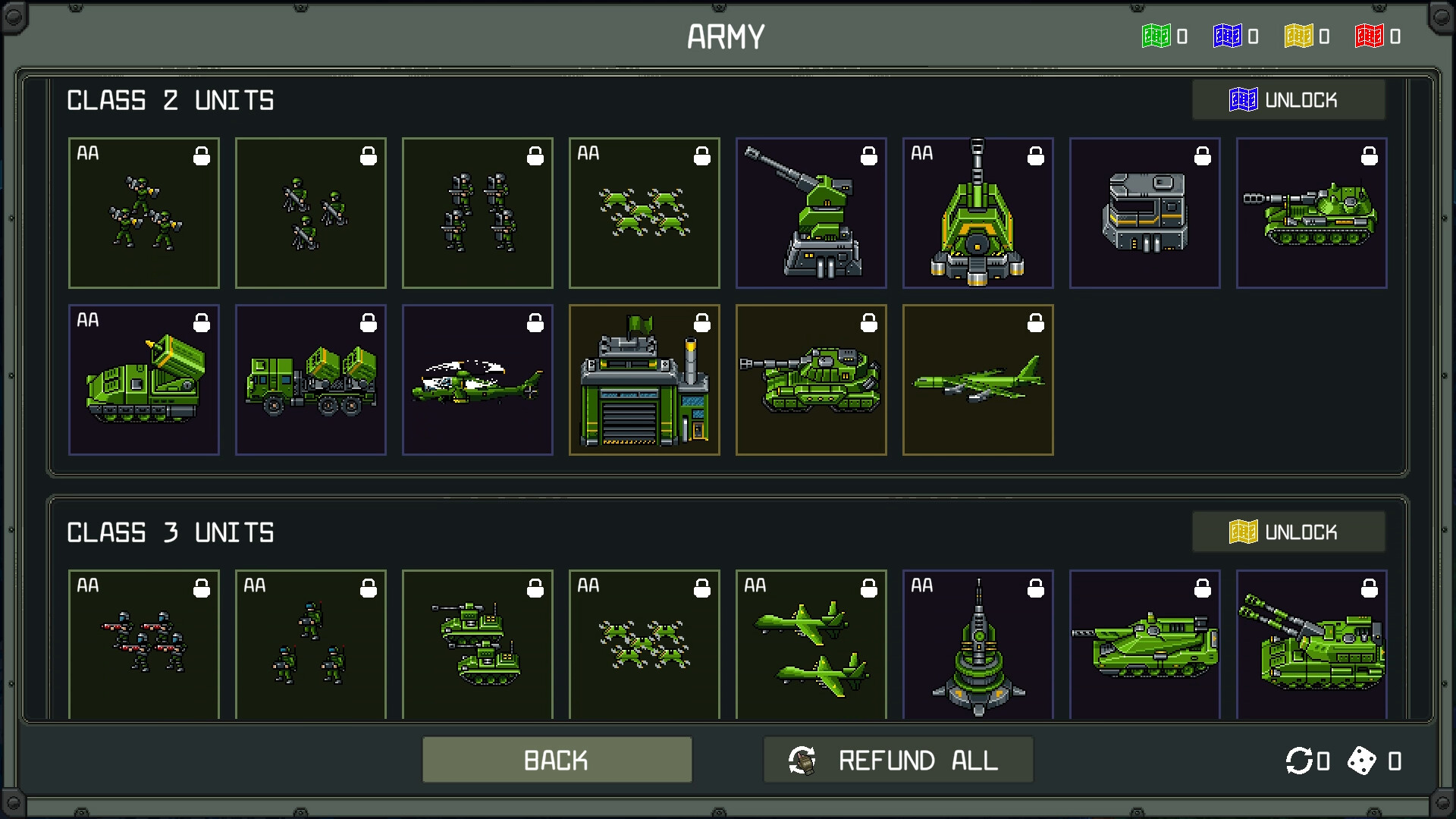The image size is (1456, 819).
Task: Toggle the padlock on the green jet unit
Action: (1037, 322)
